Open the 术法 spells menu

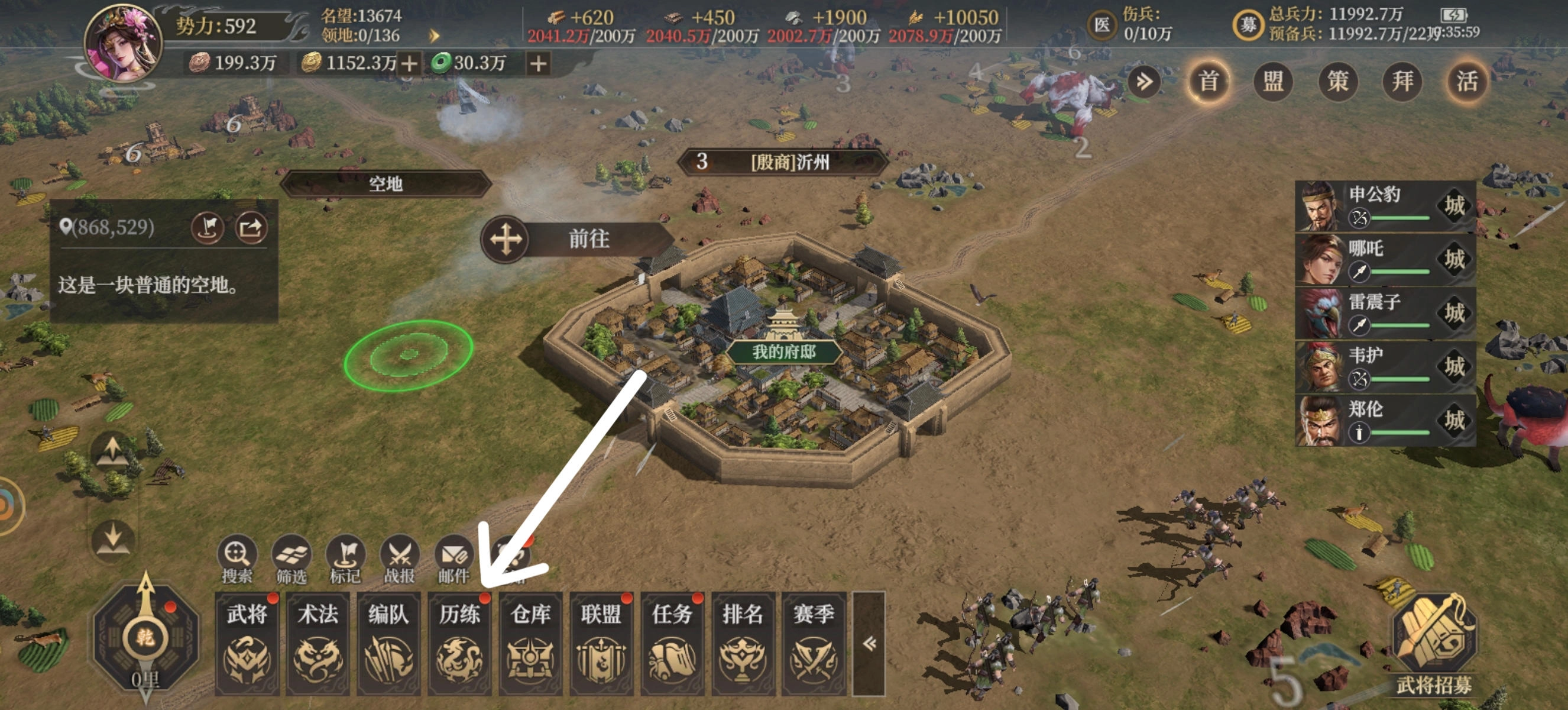318,643
